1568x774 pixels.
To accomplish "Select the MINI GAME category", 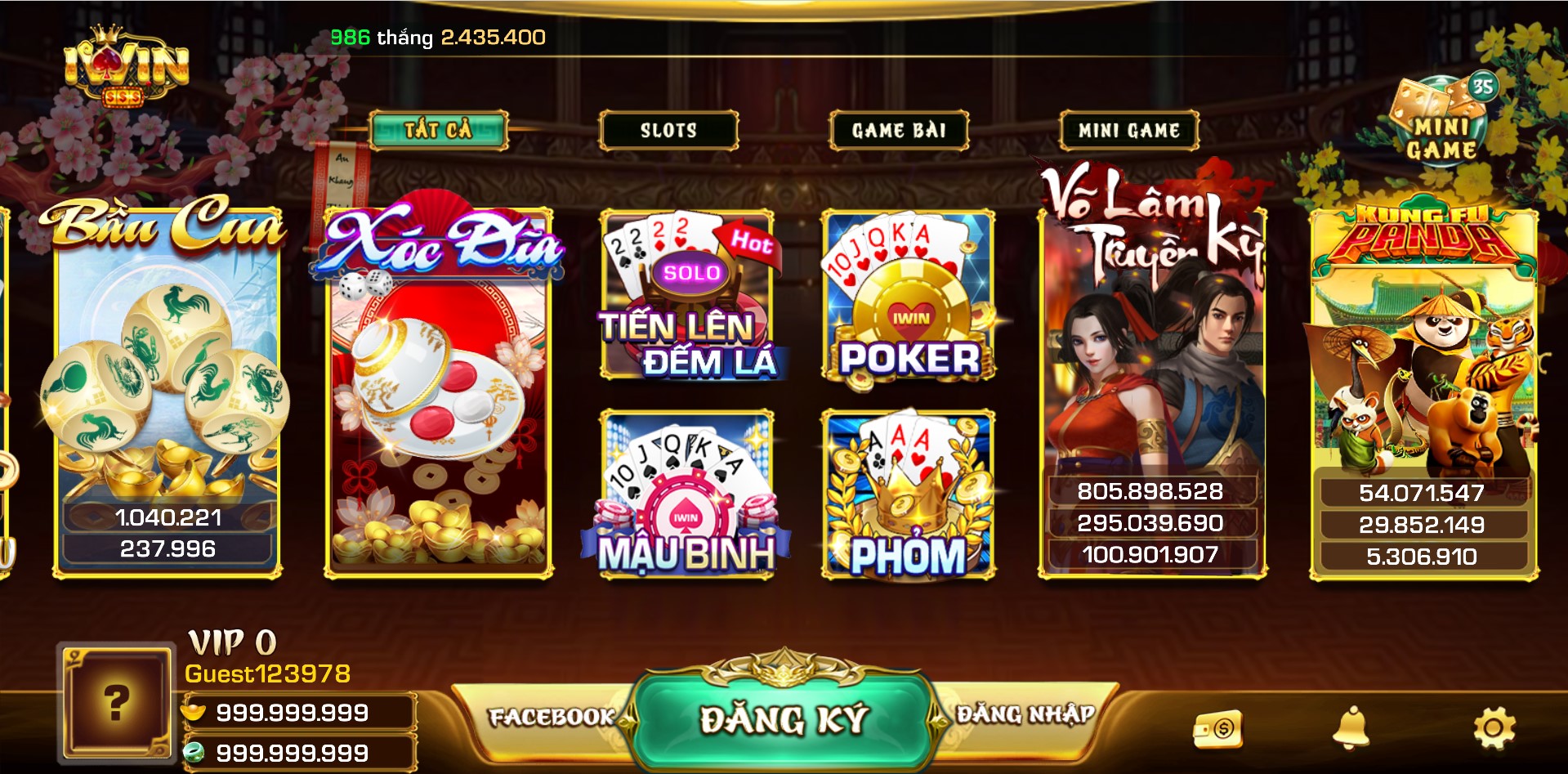I will point(1128,129).
